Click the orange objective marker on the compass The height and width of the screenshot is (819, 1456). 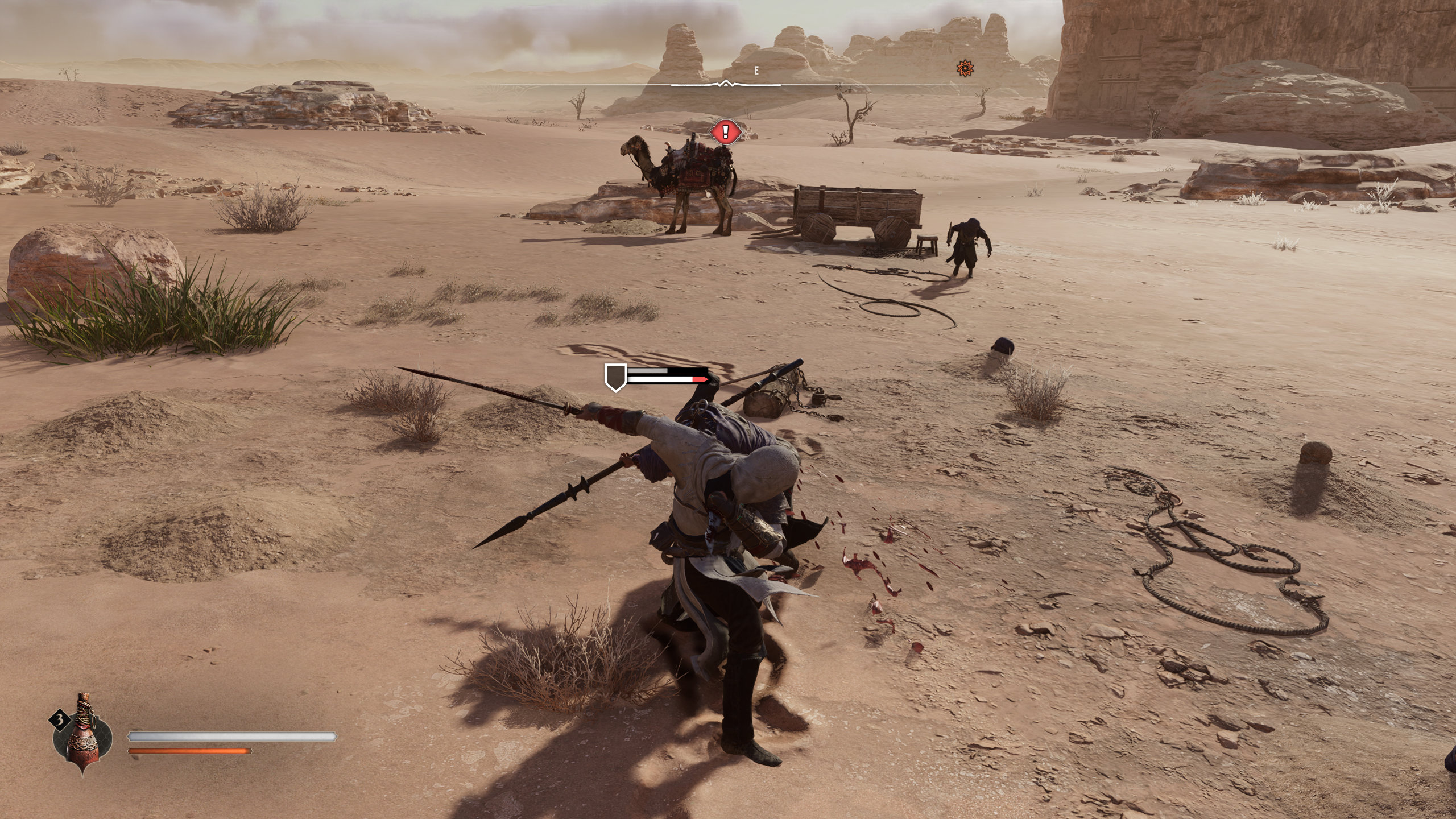point(965,69)
